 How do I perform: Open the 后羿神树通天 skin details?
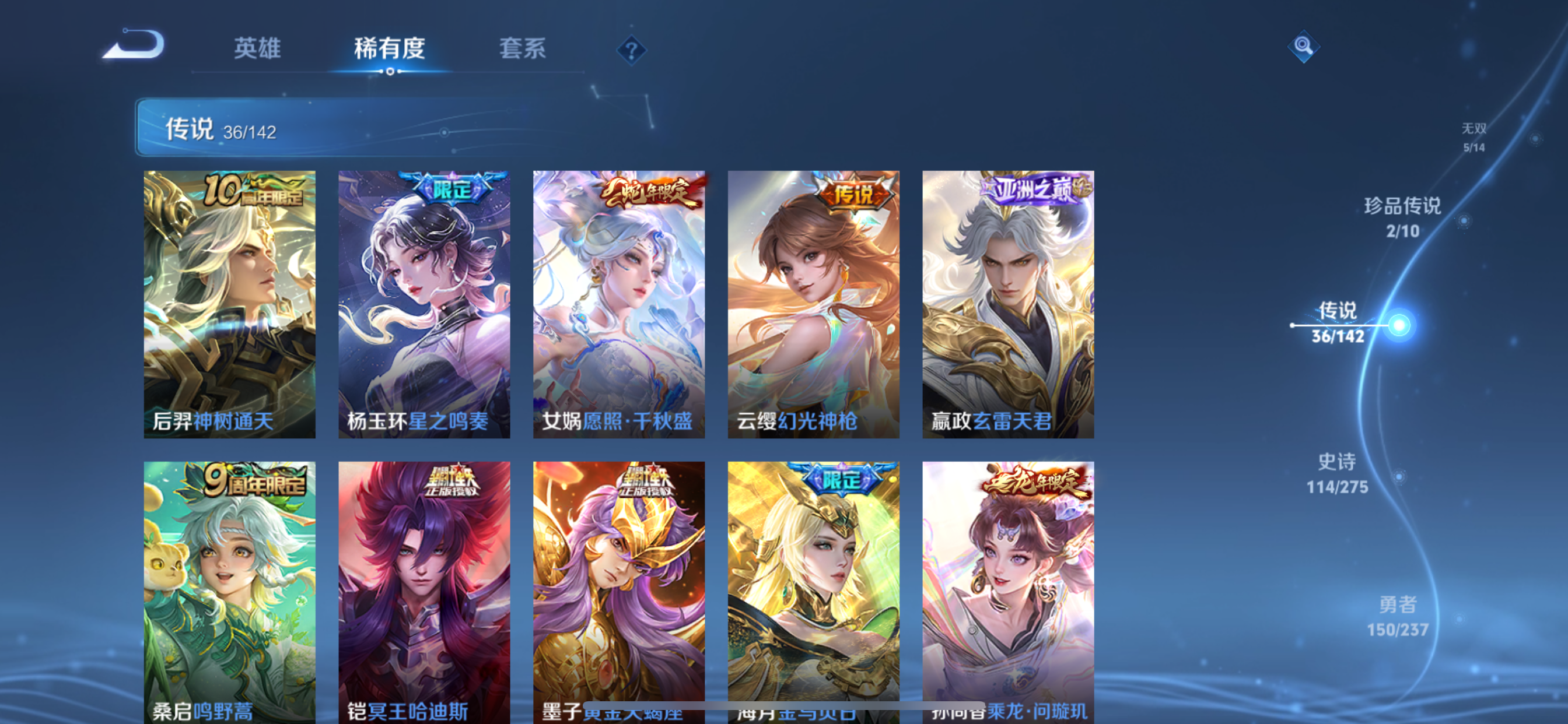pos(229,304)
